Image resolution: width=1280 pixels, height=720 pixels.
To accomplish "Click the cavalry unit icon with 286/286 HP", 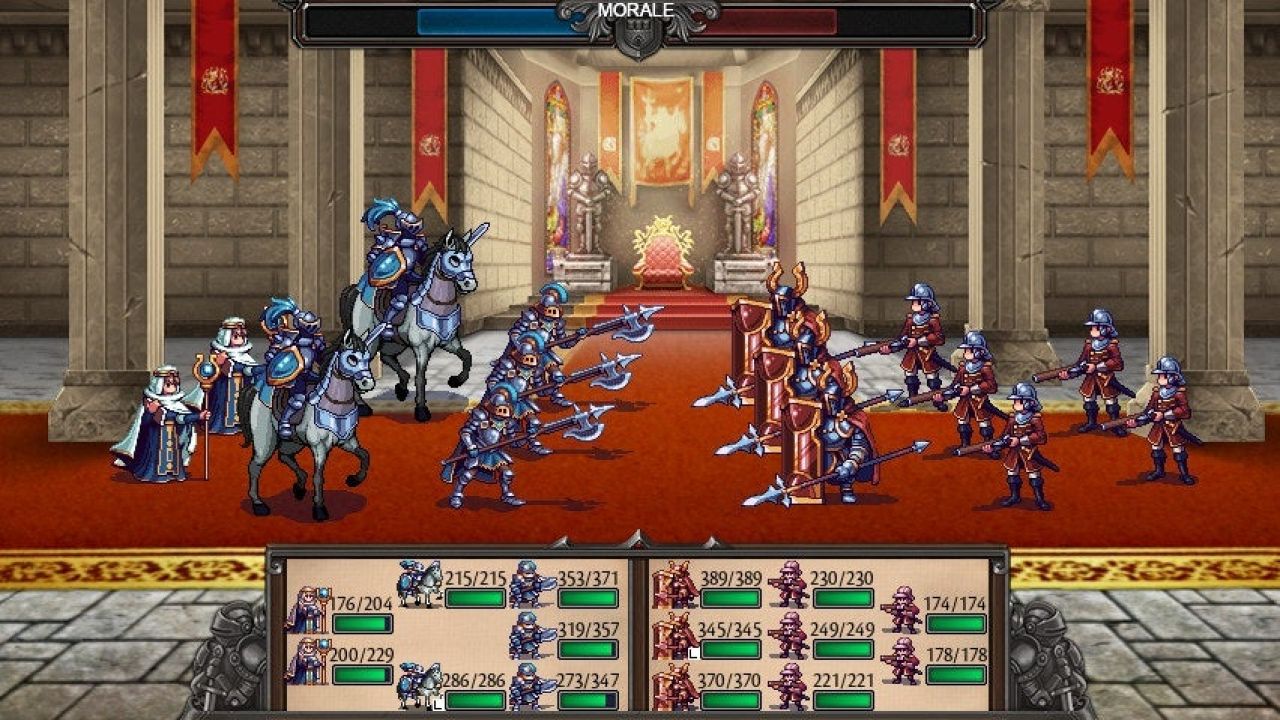I will tap(419, 684).
